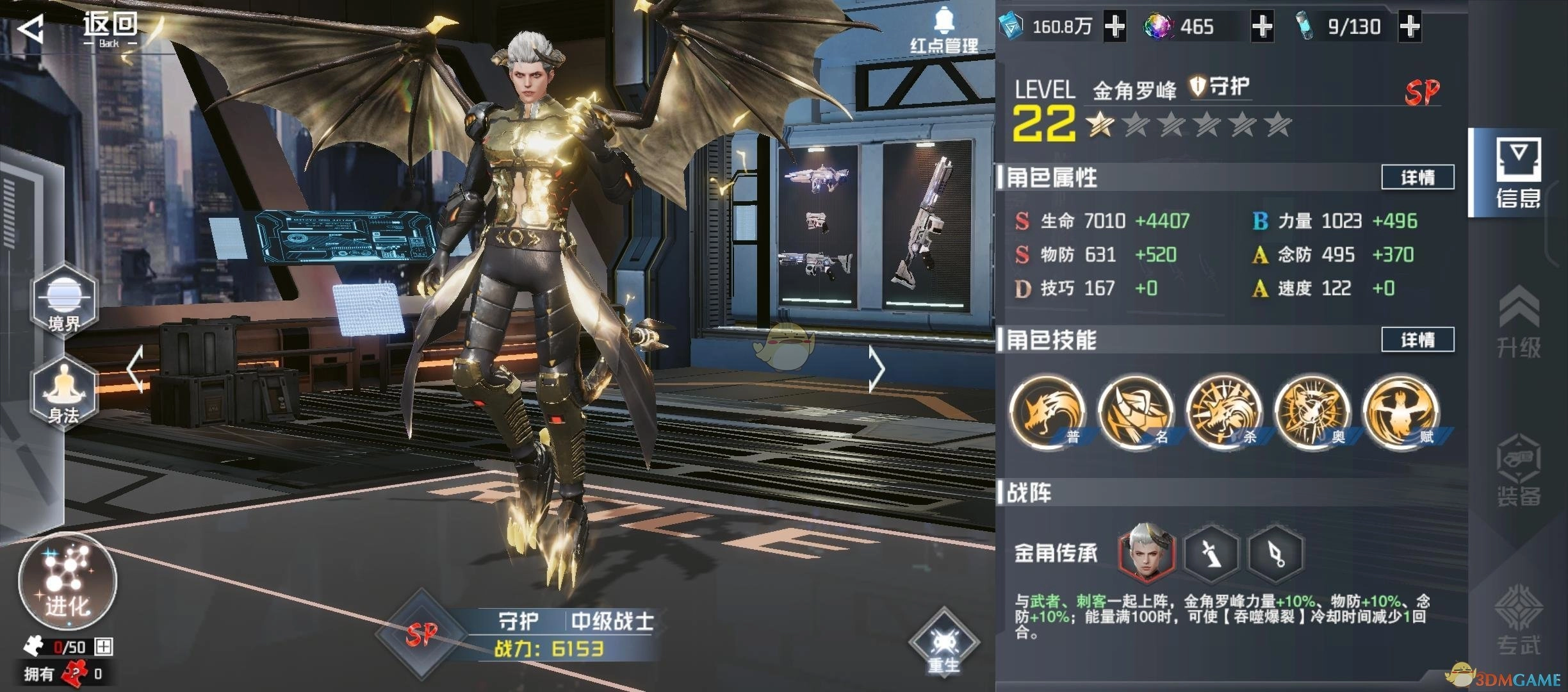Switch to the 信息 info tab

(x=1518, y=173)
